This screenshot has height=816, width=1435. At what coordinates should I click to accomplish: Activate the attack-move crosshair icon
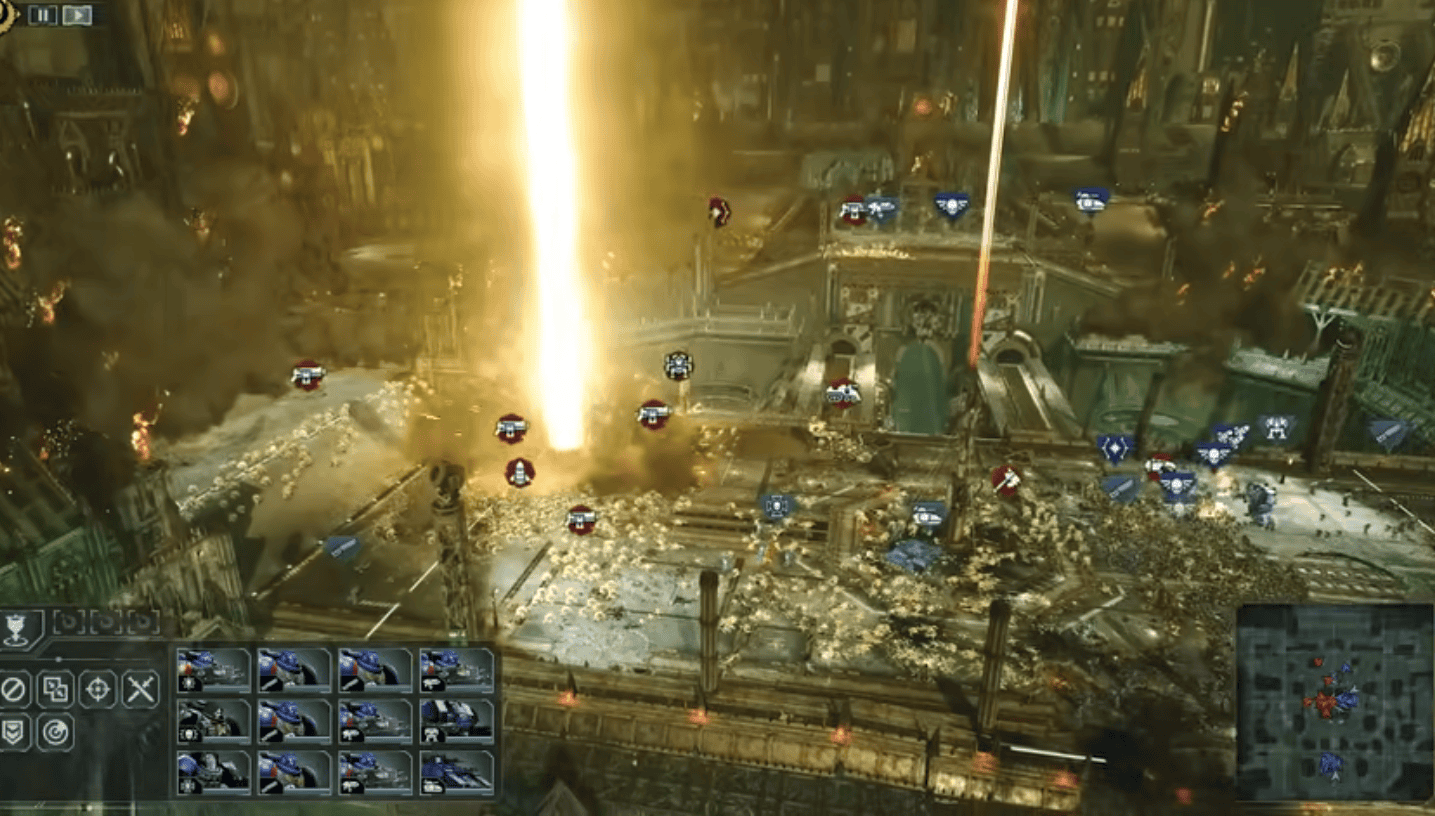pyautogui.click(x=98, y=689)
